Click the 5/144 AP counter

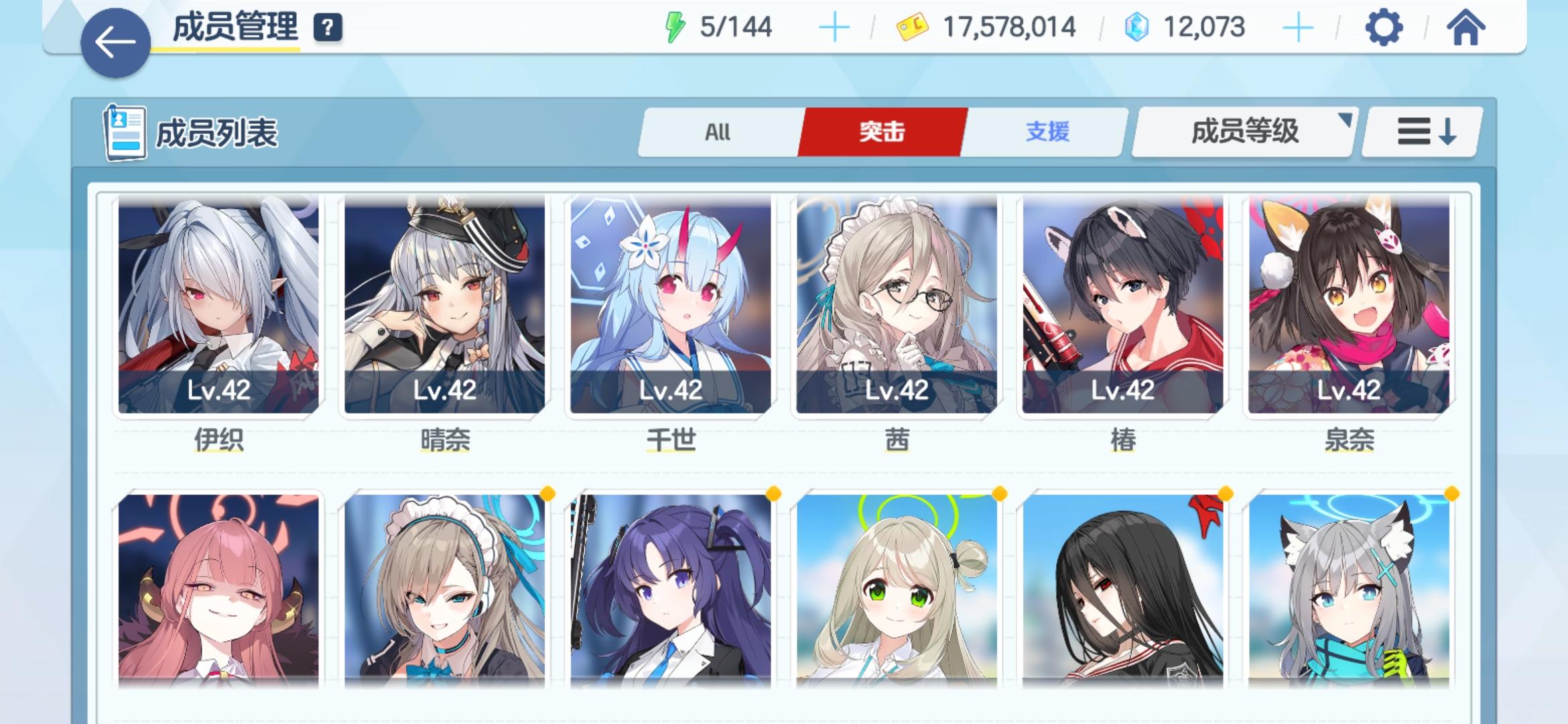pos(737,28)
